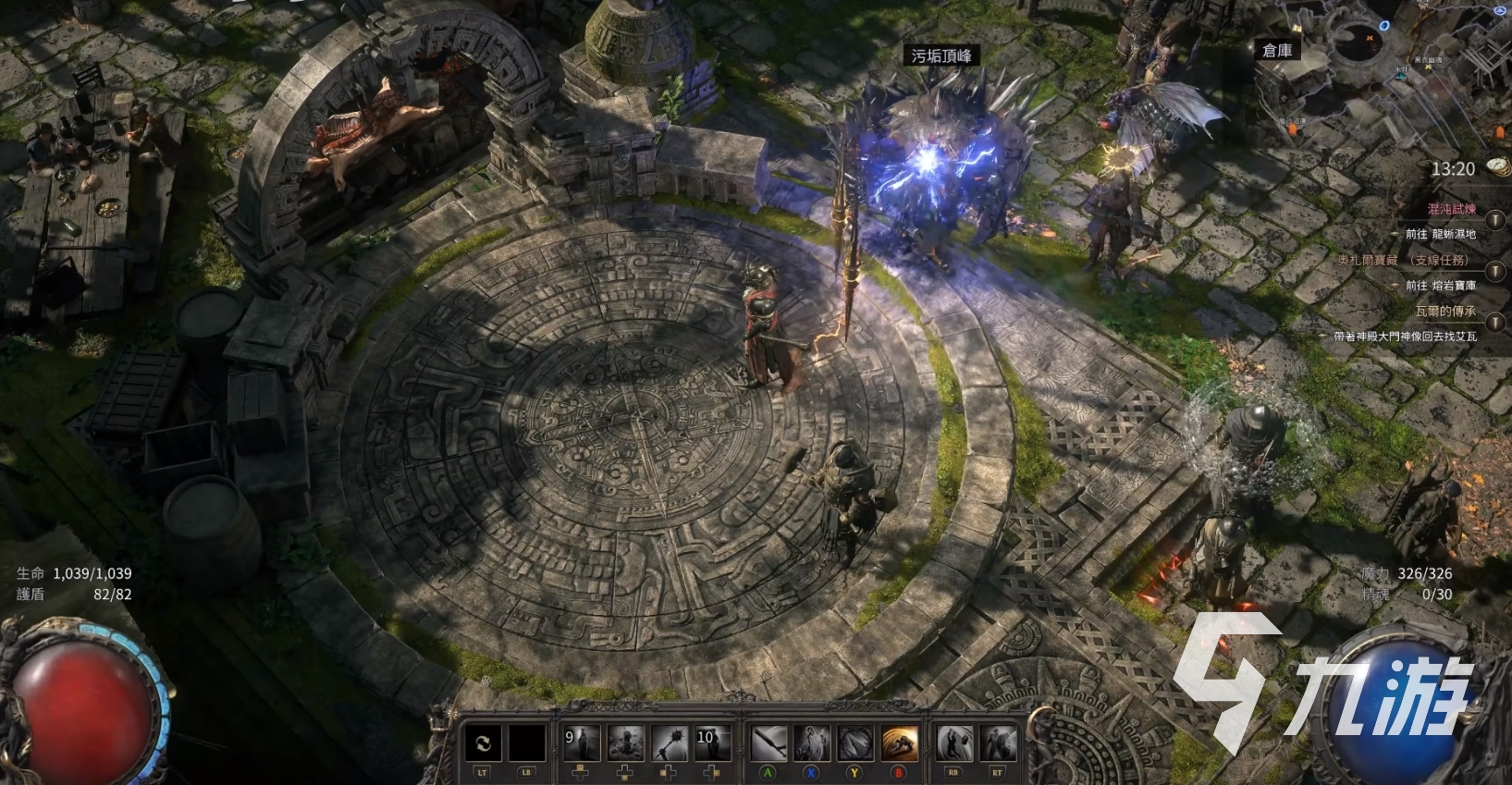Viewport: 1512px width, 785px height.
Task: Choose the figure-swinging-weapon skill above X
Action: pos(812,743)
